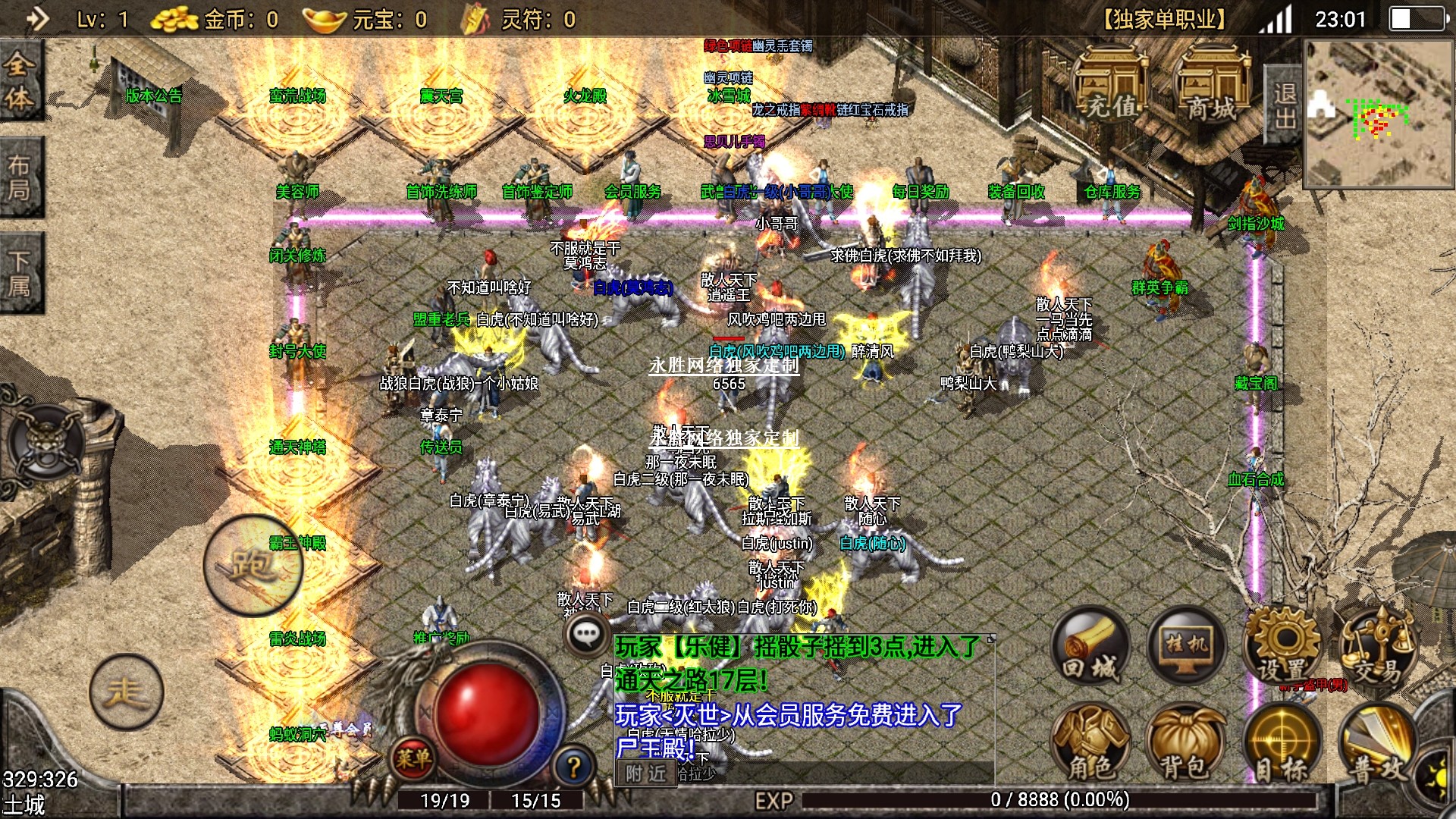Image resolution: width=1456 pixels, height=819 pixels.
Task: Toggle the 跑 run mode button
Action: click(253, 565)
